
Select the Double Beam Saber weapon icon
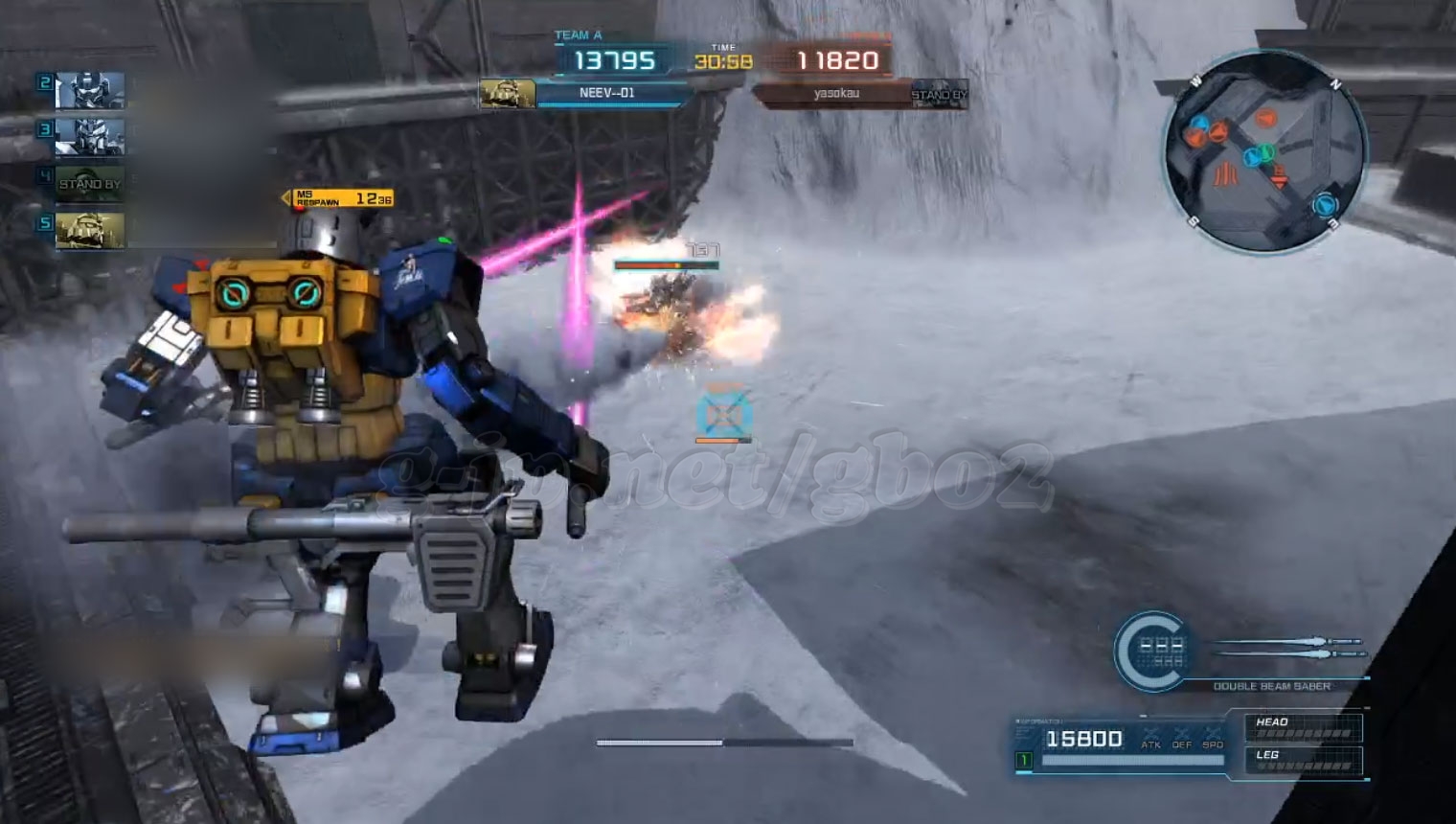click(1291, 648)
